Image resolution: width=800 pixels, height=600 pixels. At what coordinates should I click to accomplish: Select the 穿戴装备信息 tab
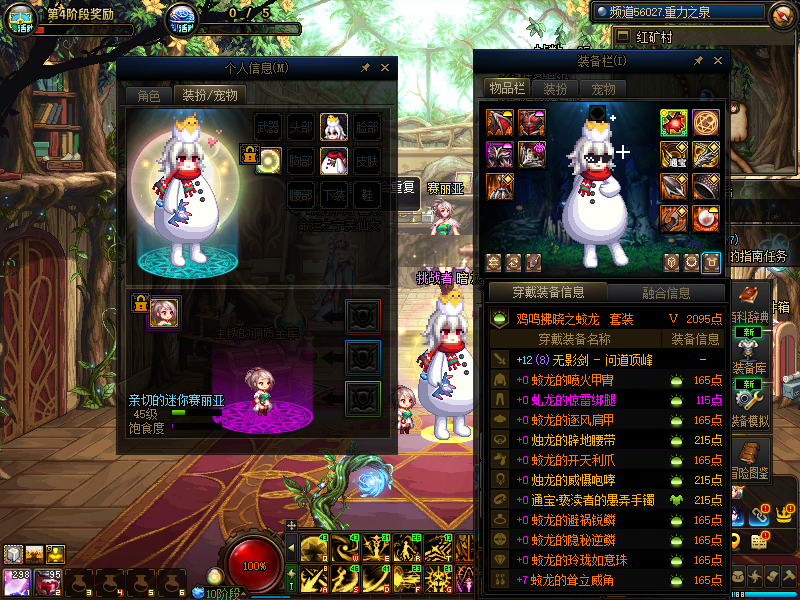point(547,293)
